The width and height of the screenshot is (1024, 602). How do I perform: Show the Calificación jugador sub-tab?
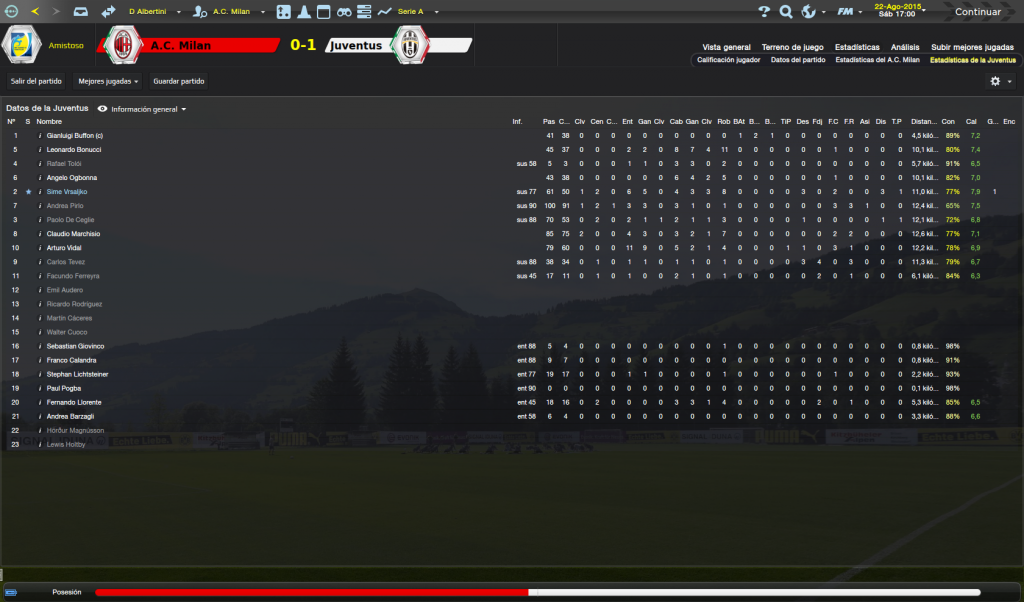(x=728, y=60)
